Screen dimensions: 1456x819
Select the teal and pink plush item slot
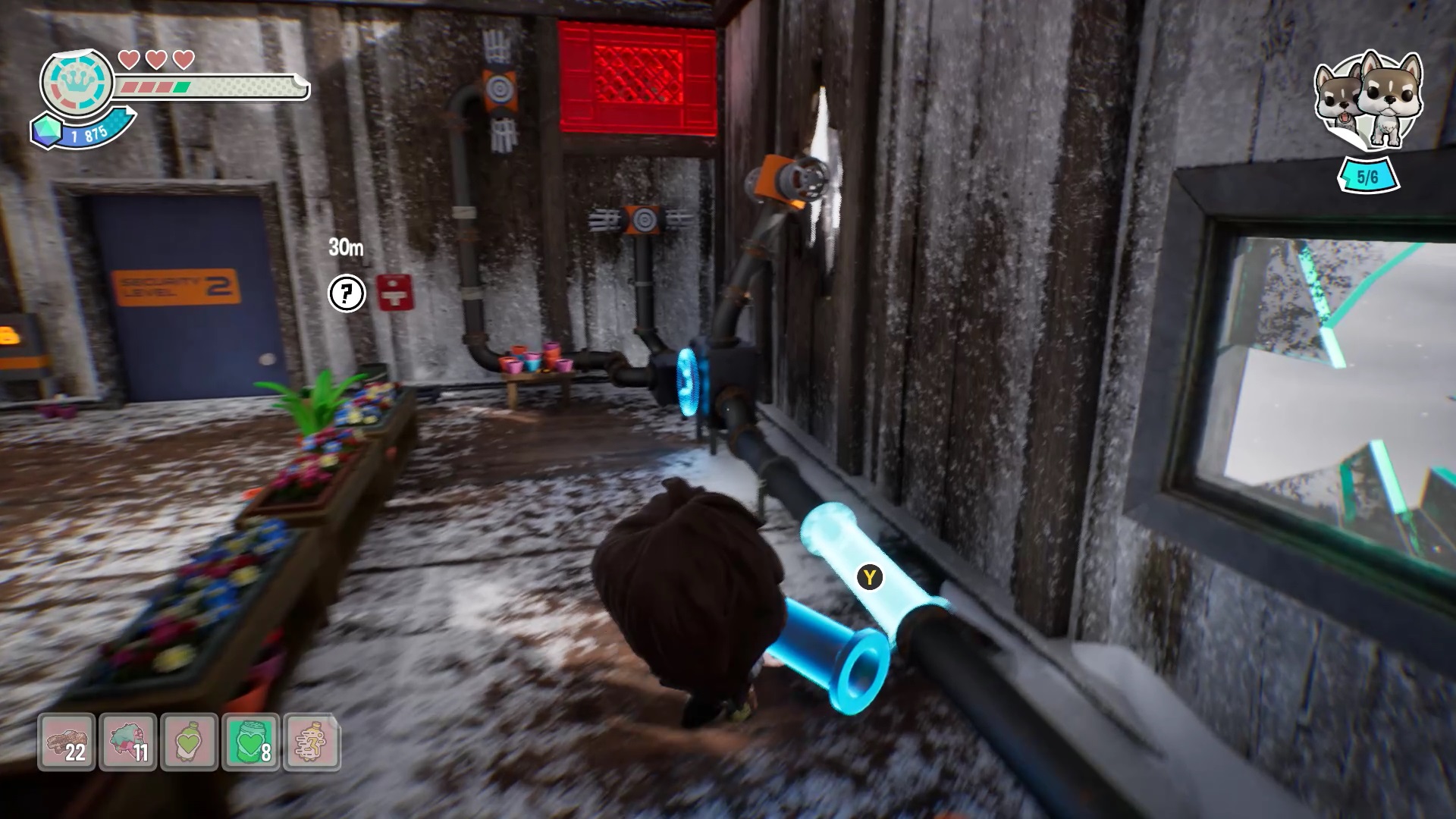tap(128, 742)
